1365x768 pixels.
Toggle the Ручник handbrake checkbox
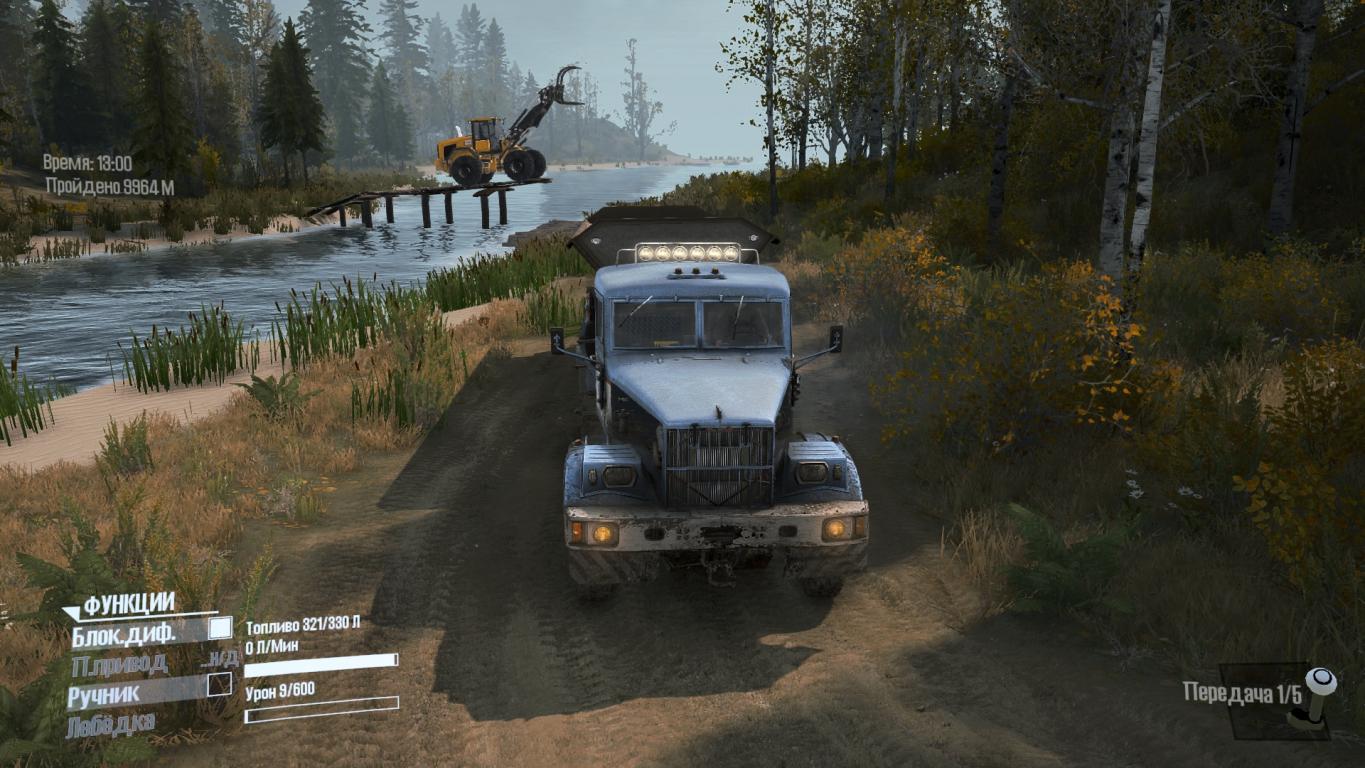pos(219,685)
